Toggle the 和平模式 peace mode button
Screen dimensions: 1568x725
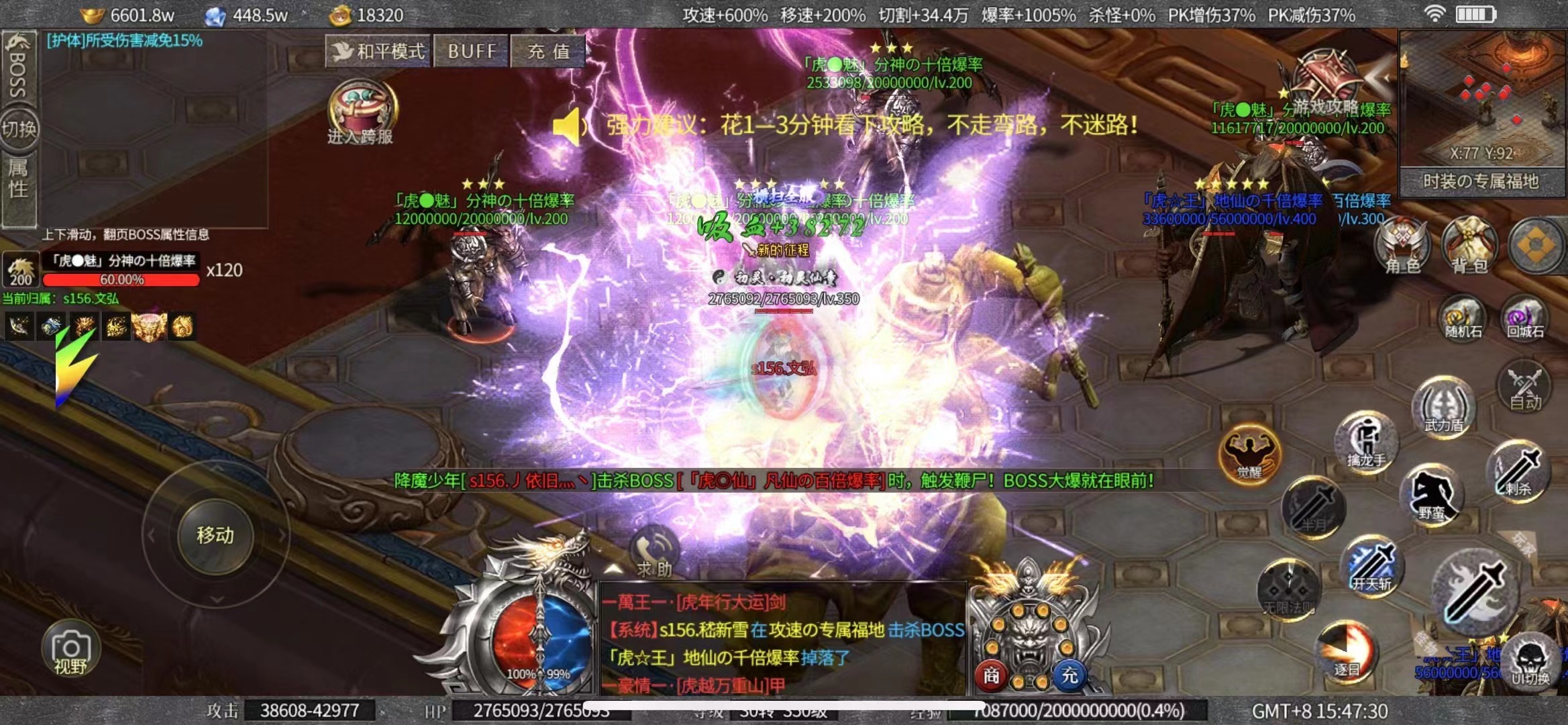pyautogui.click(x=379, y=51)
